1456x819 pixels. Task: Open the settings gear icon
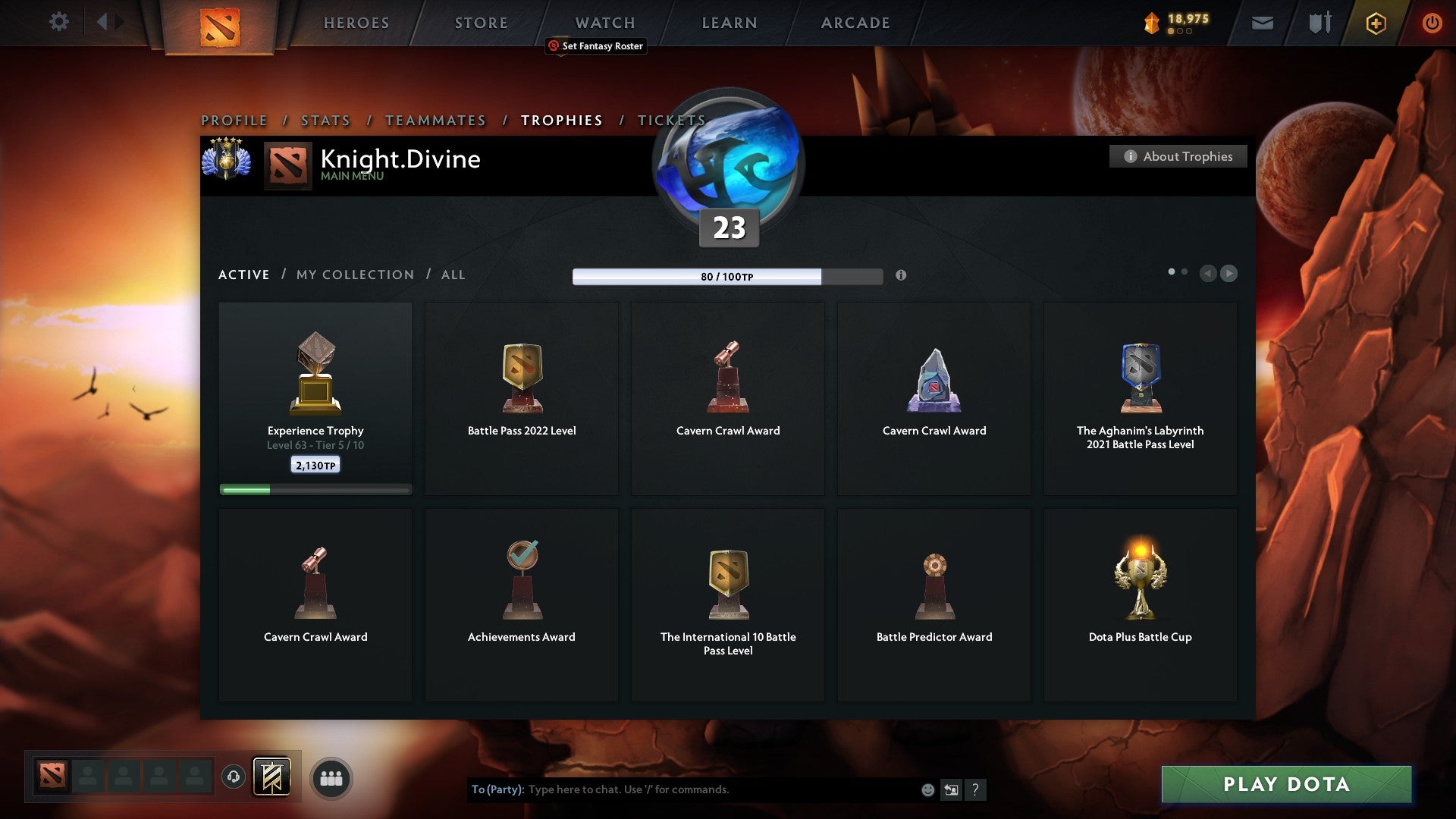[x=59, y=21]
